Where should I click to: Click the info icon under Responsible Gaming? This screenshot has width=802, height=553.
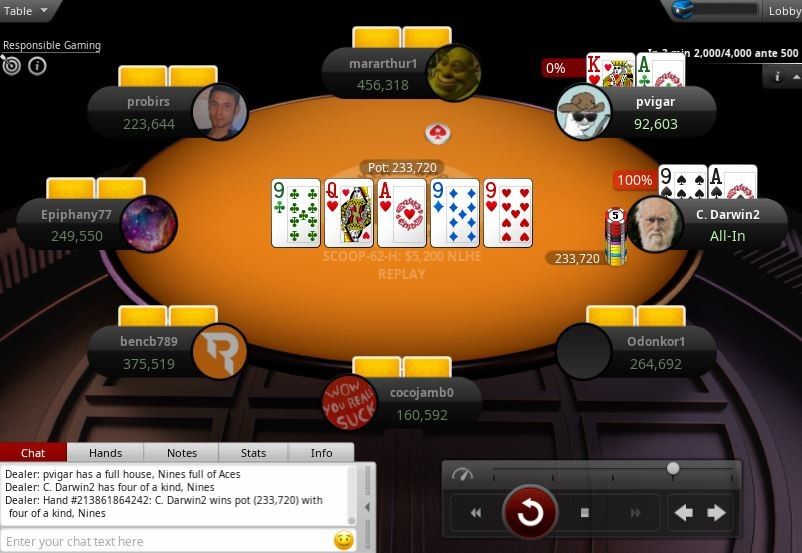click(38, 66)
